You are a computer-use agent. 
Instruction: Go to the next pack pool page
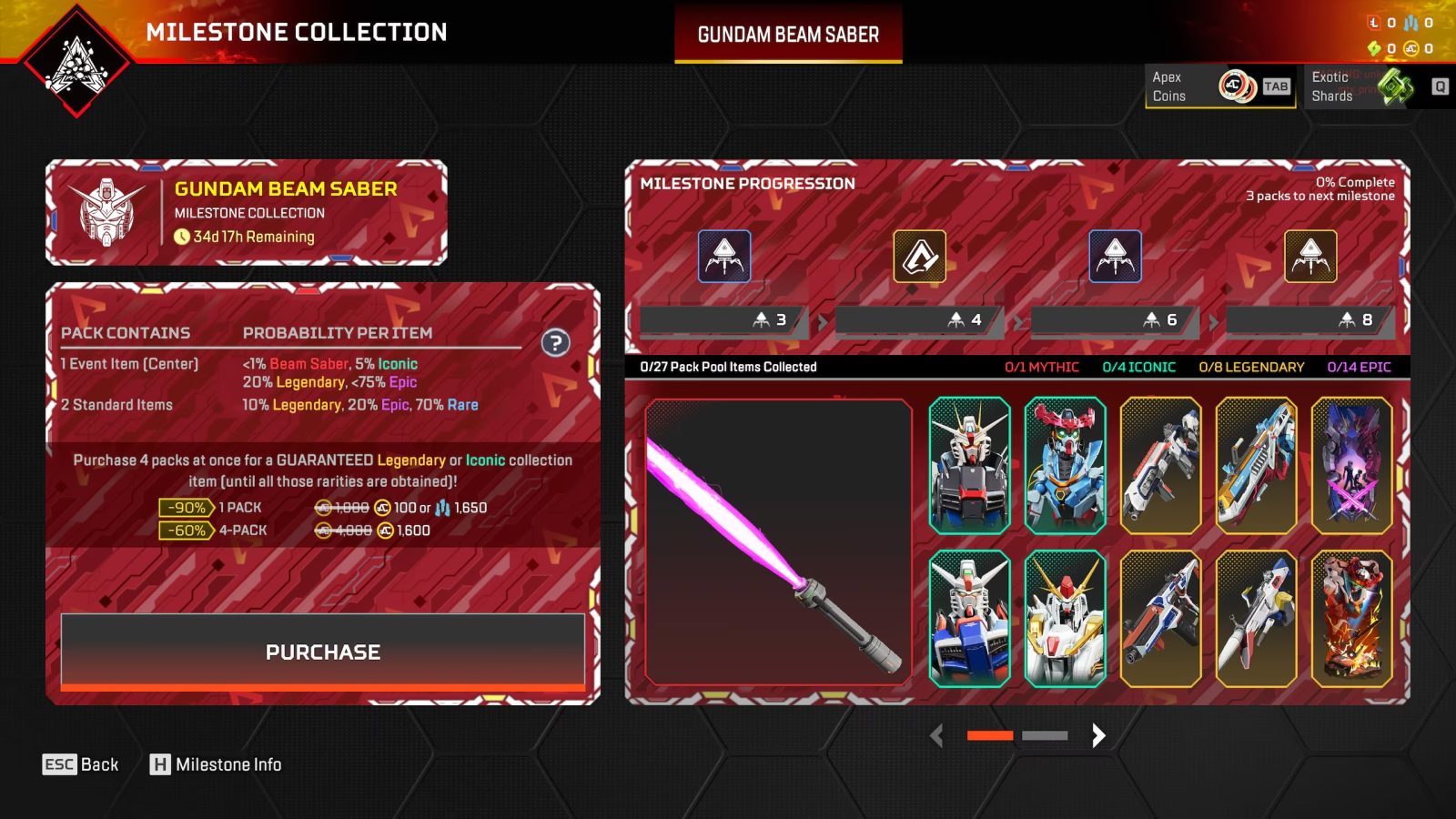pos(1098,736)
